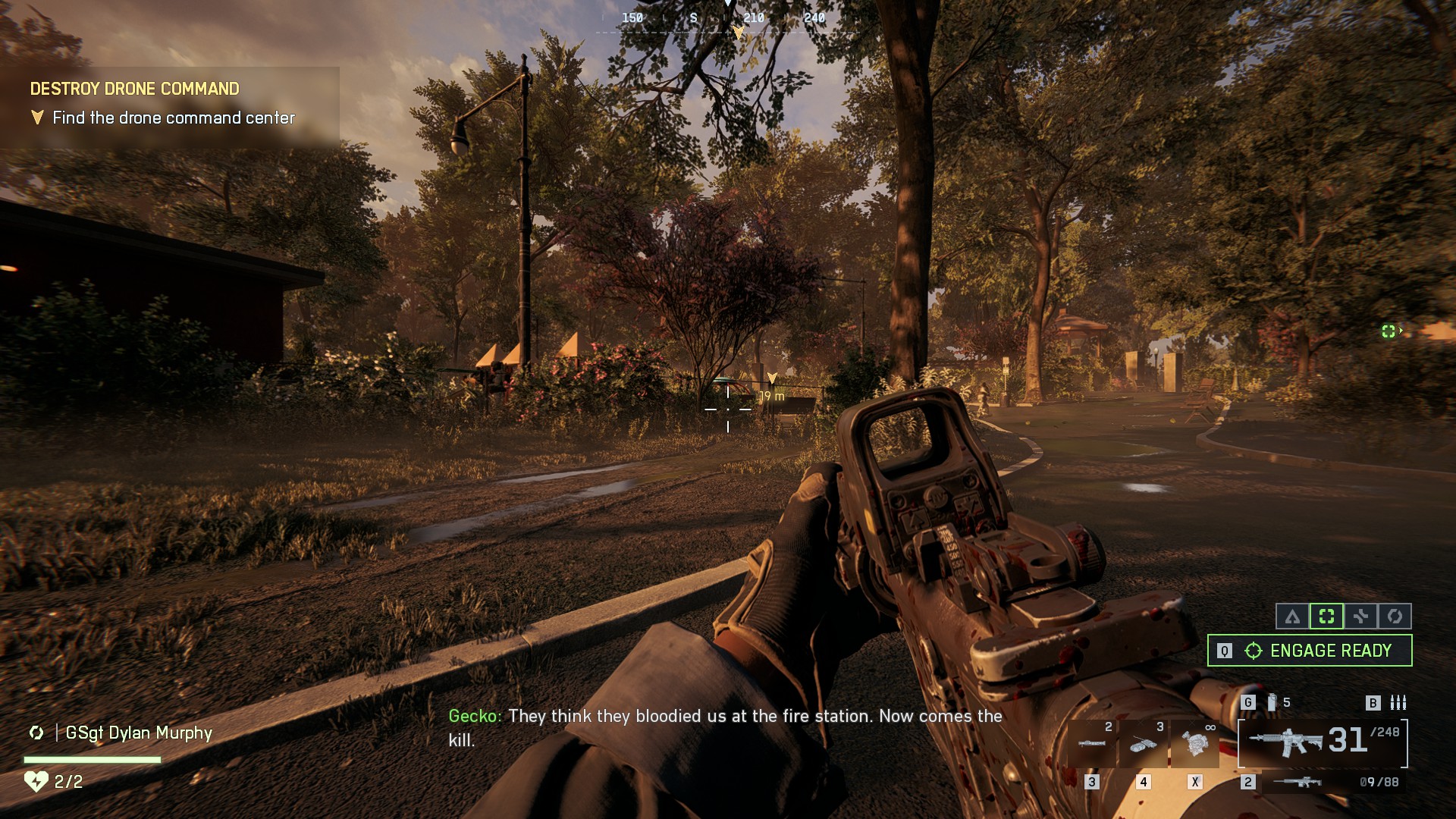Select the rocket launcher gadget slot
The height and width of the screenshot is (819, 1456).
[1092, 743]
